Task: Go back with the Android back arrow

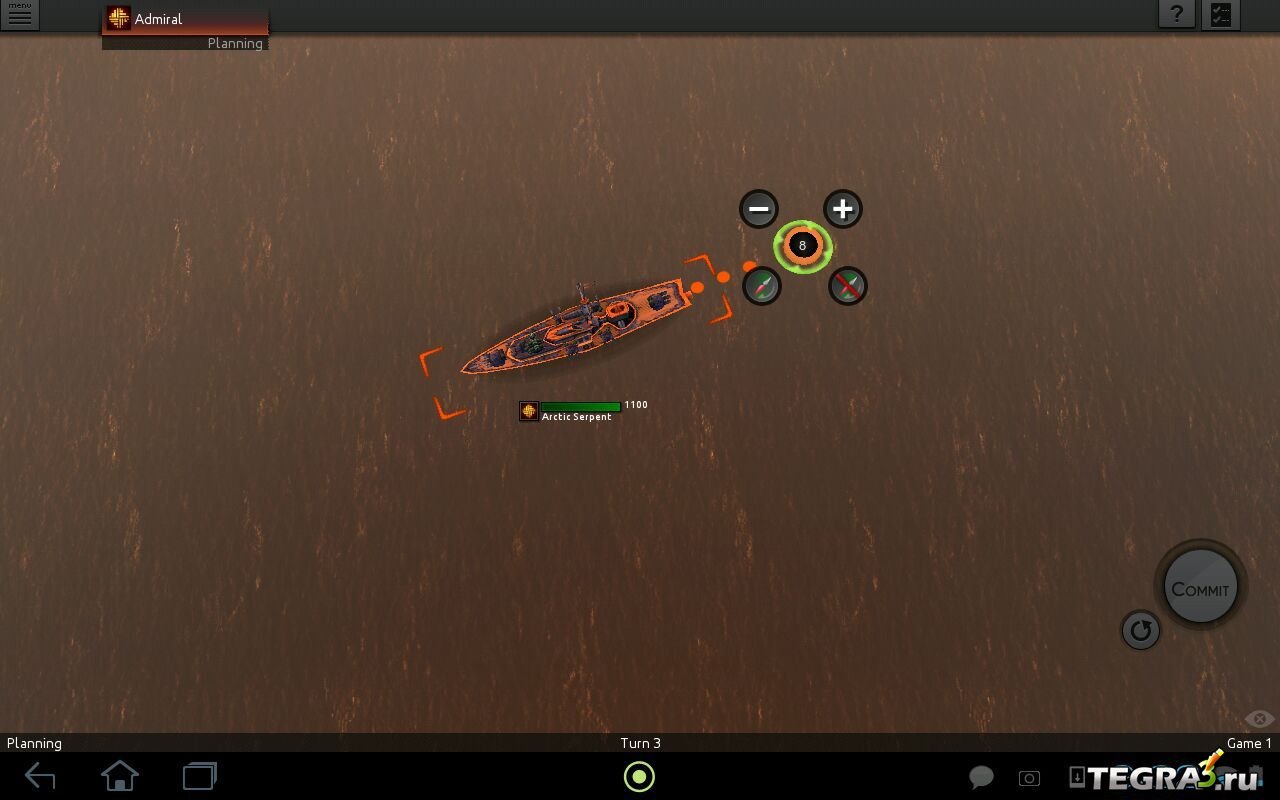Action: tap(40, 776)
